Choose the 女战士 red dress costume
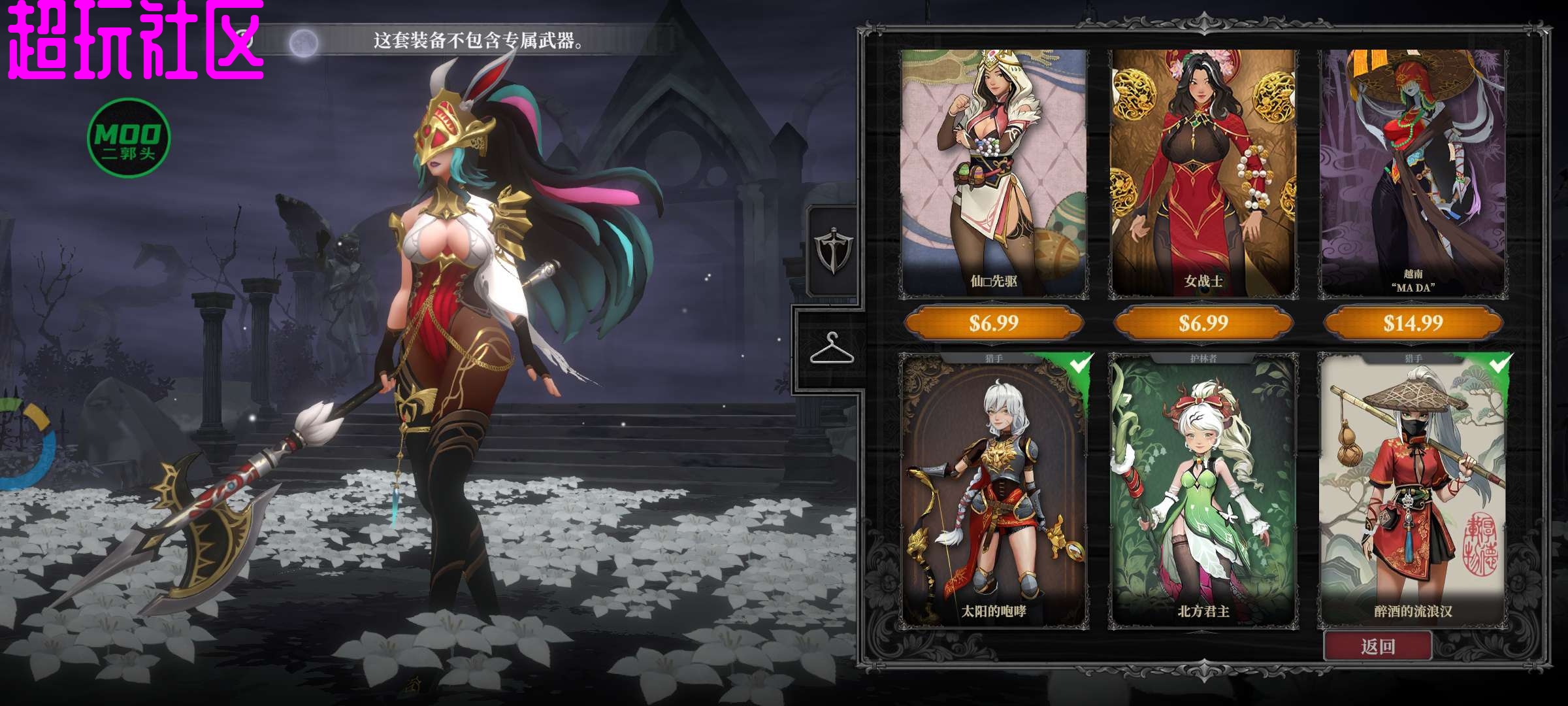This screenshot has height=706, width=1568. coord(1203,173)
